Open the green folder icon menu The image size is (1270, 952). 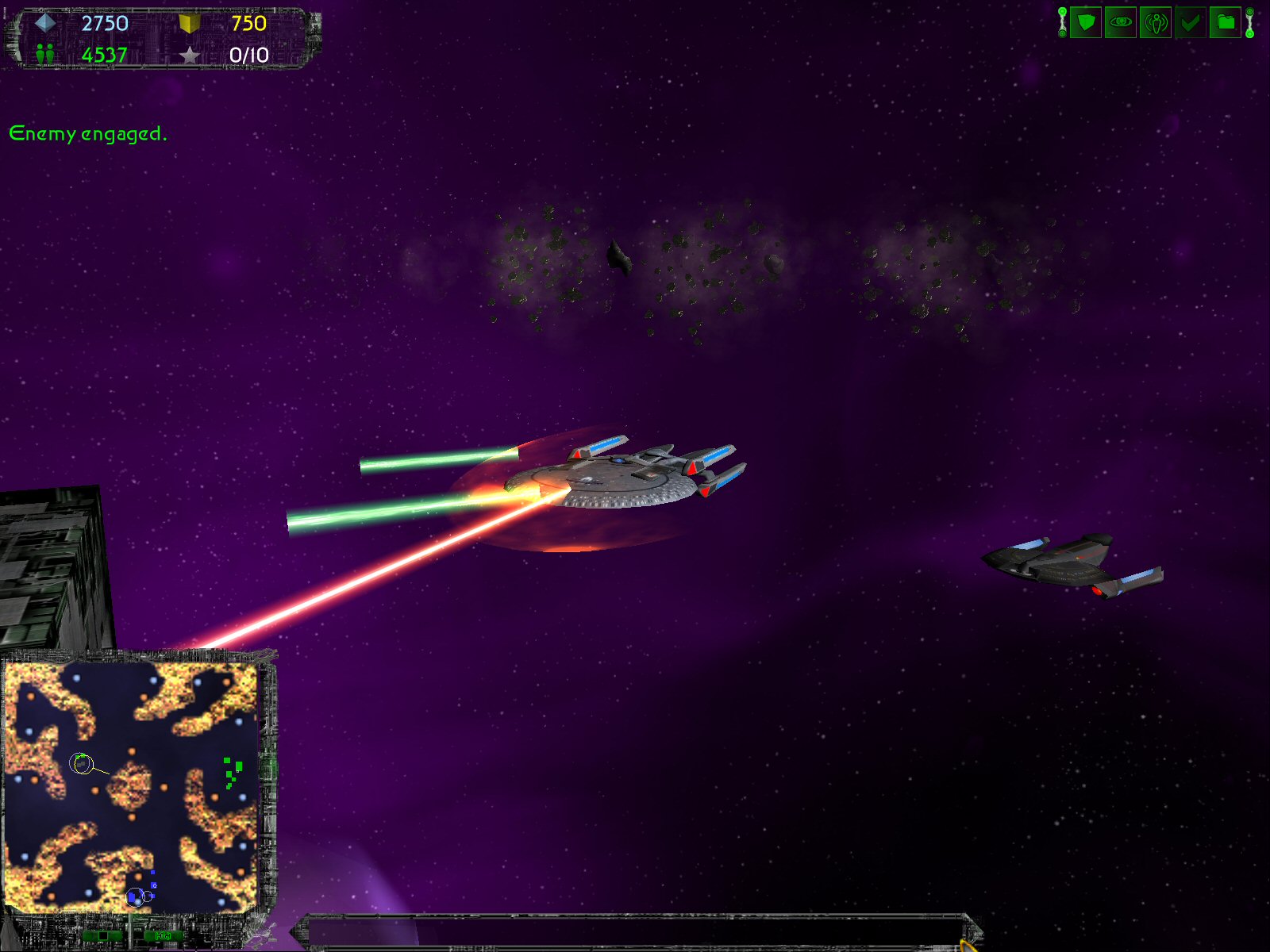pos(1225,22)
